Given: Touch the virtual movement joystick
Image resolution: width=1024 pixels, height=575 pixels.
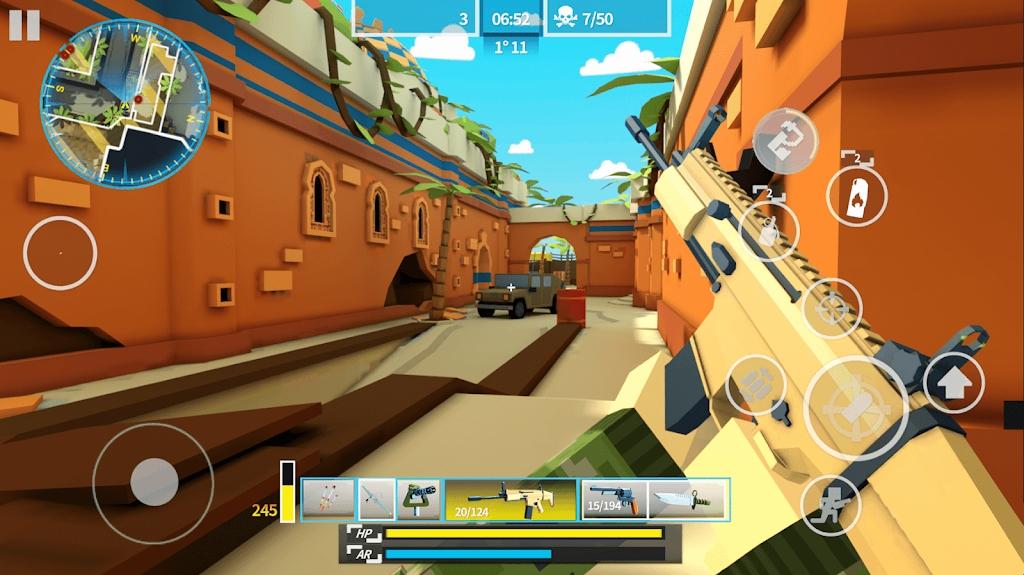Looking at the screenshot, I should (152, 483).
